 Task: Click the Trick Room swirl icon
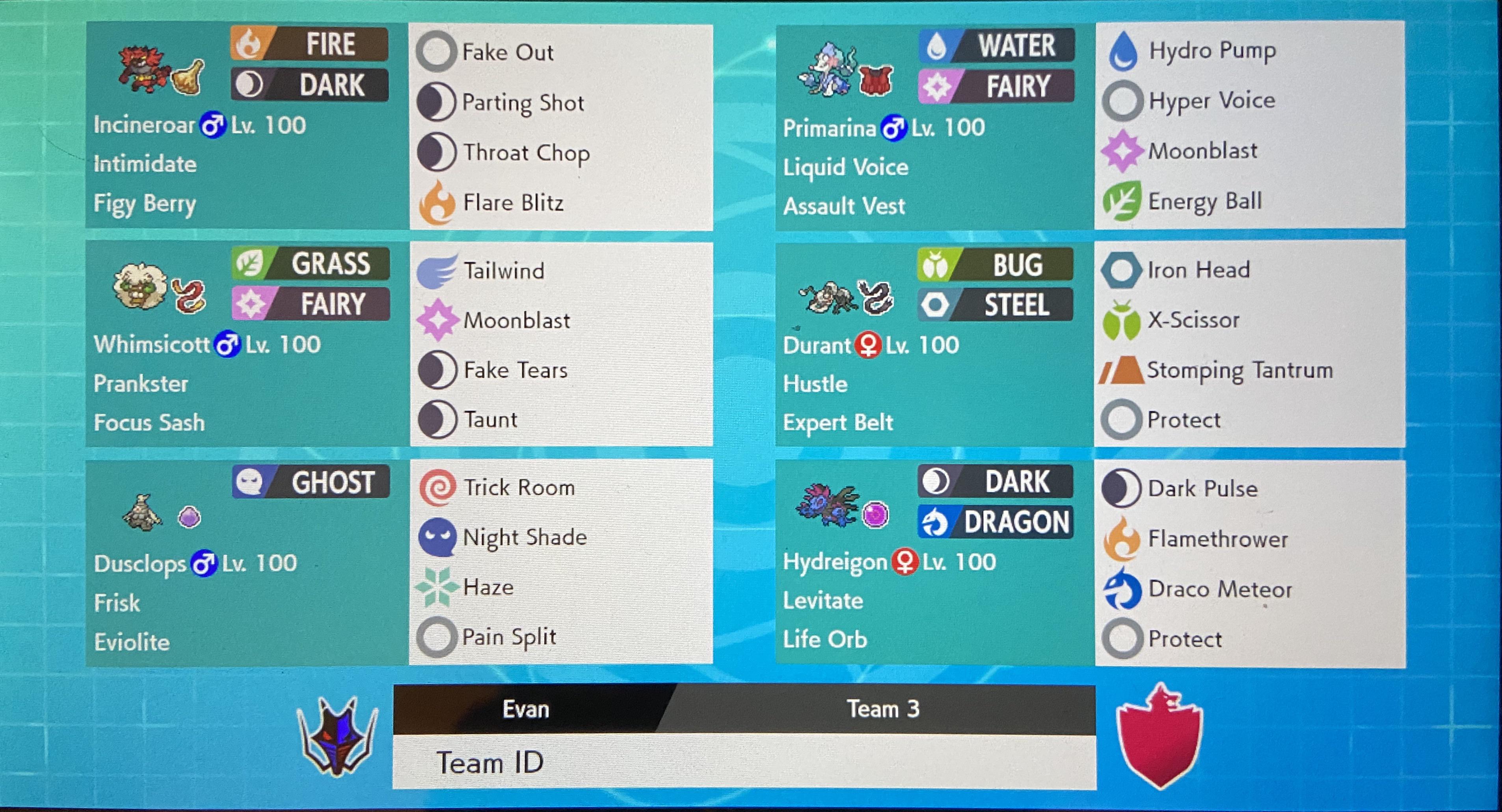click(x=436, y=487)
